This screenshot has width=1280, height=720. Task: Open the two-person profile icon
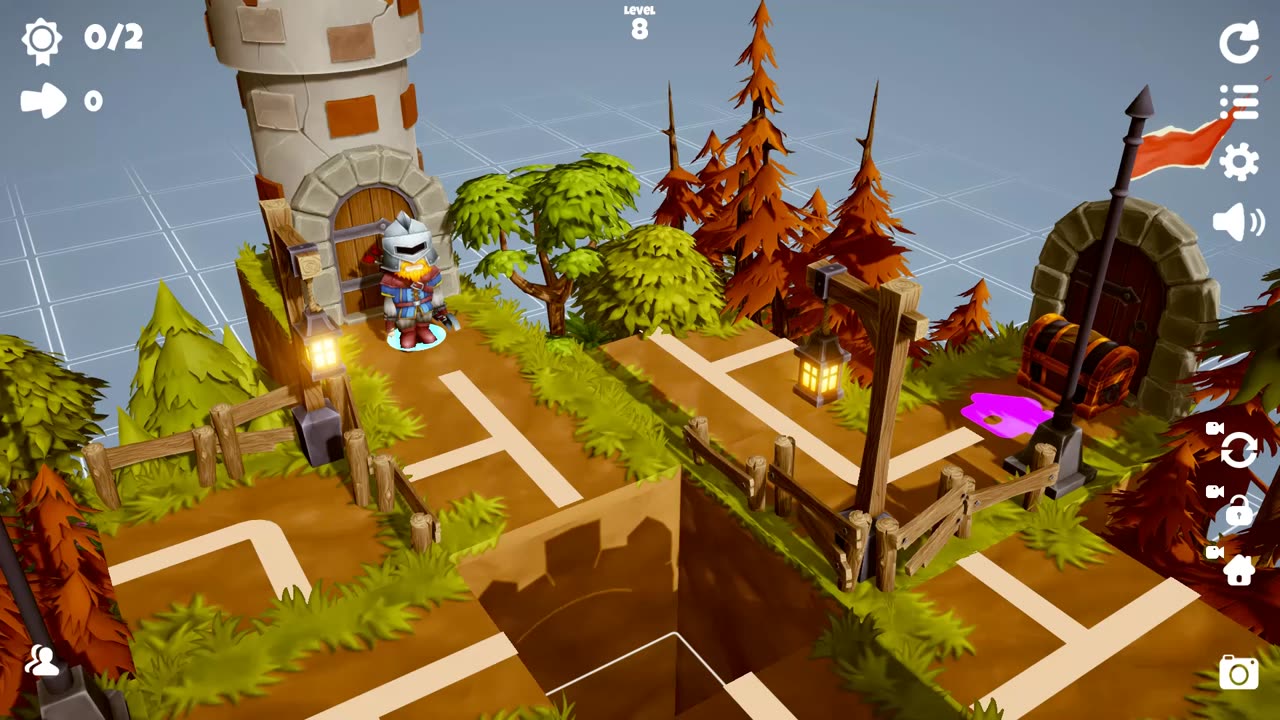pyautogui.click(x=42, y=660)
